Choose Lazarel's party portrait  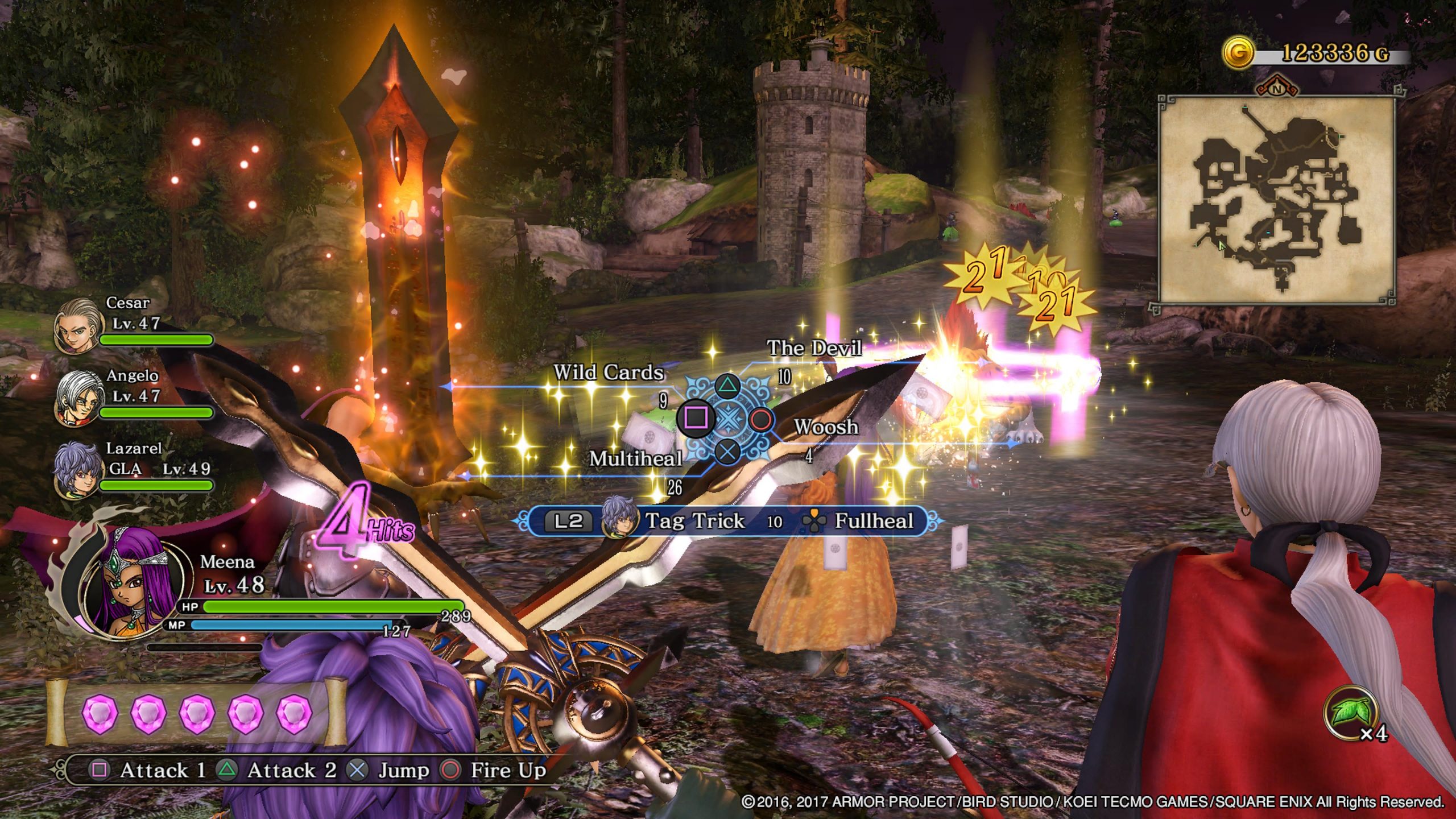(76, 470)
